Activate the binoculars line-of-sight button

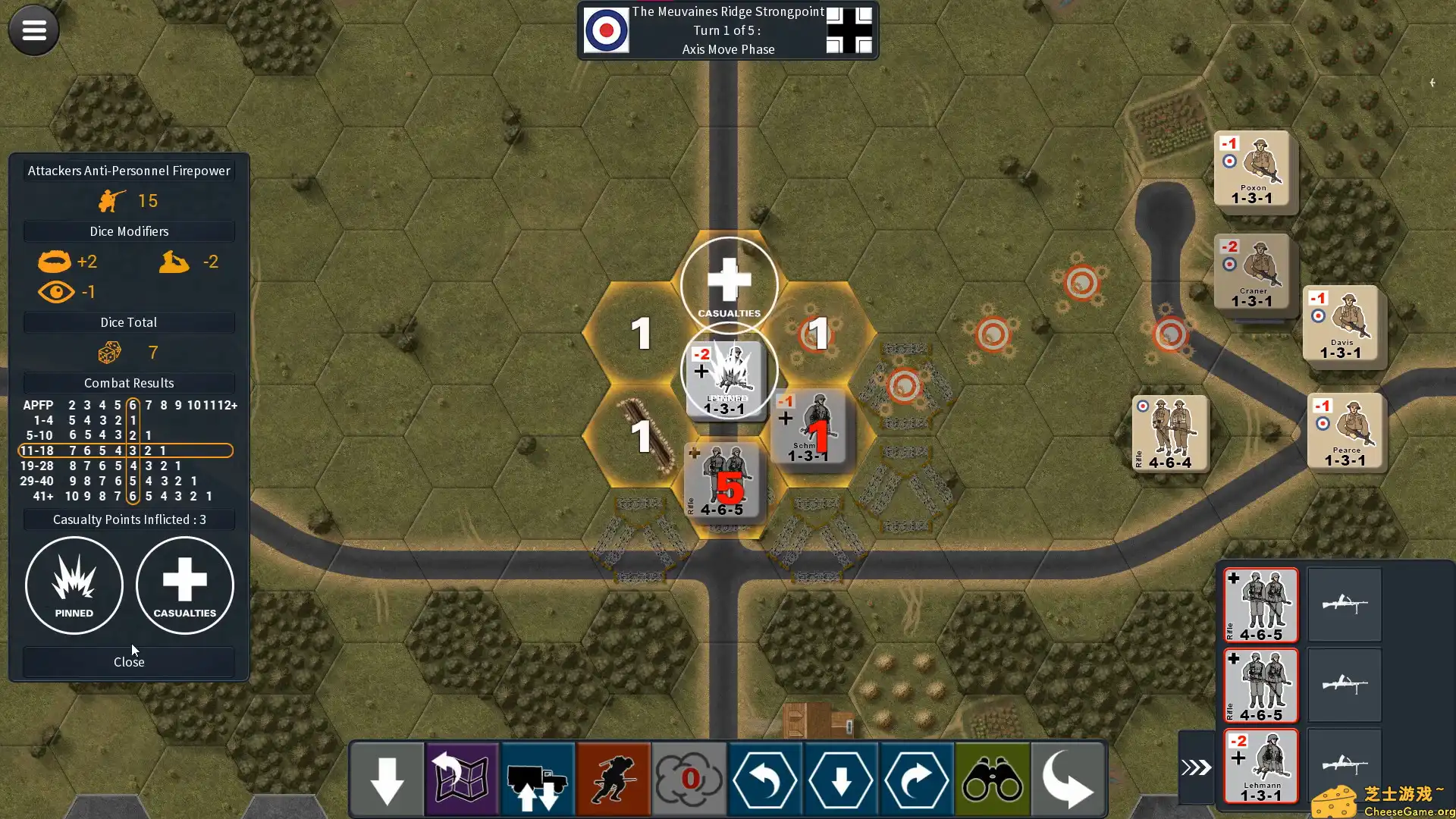pos(992,779)
